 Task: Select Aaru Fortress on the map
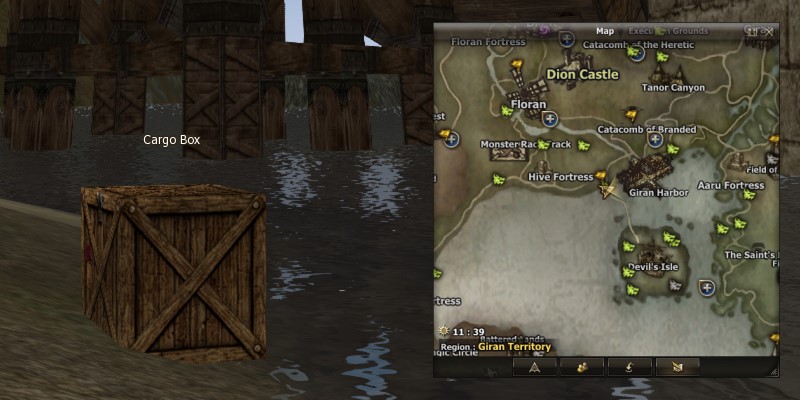[x=730, y=186]
